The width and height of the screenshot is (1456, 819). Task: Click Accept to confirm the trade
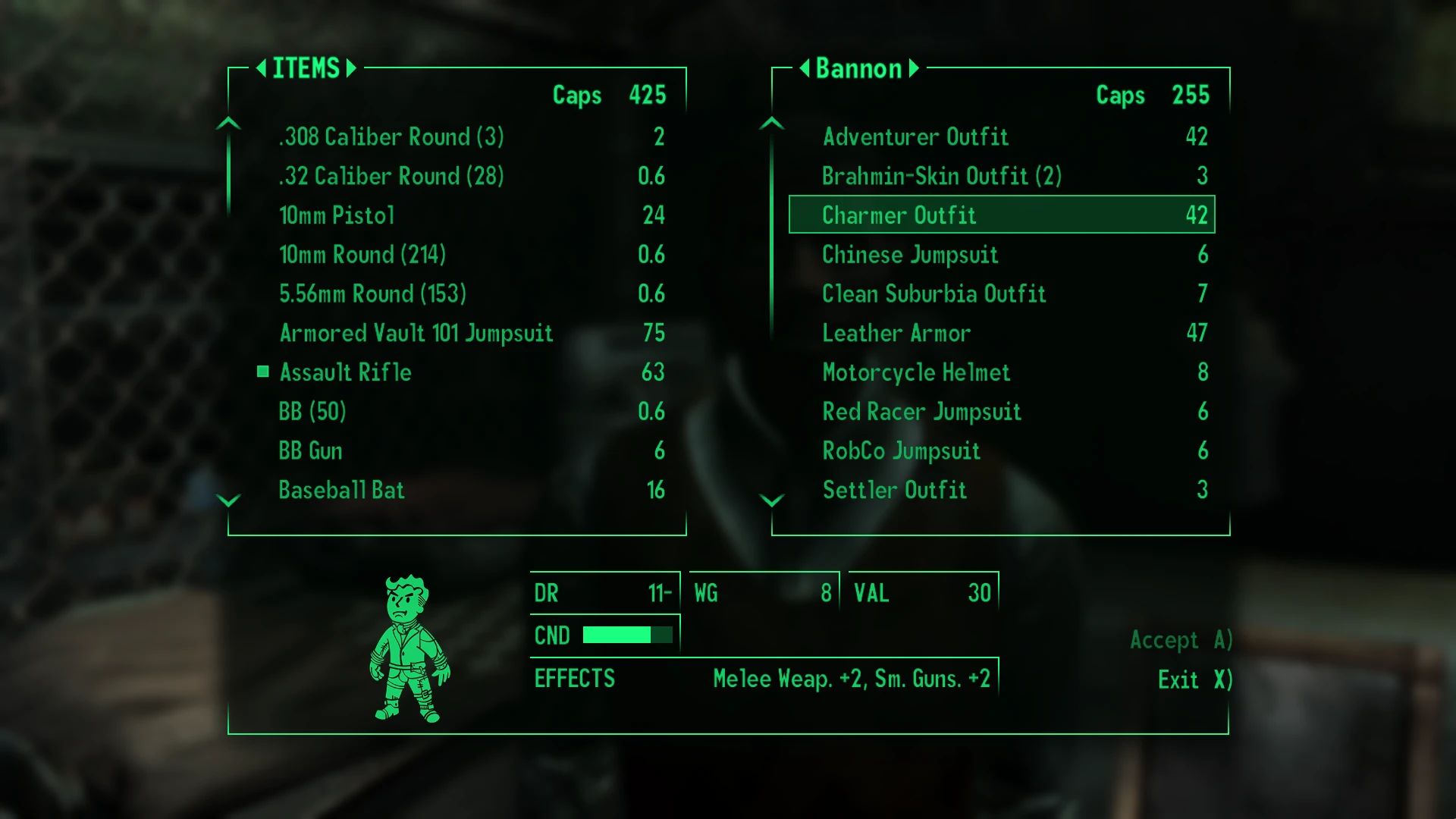coord(1180,639)
